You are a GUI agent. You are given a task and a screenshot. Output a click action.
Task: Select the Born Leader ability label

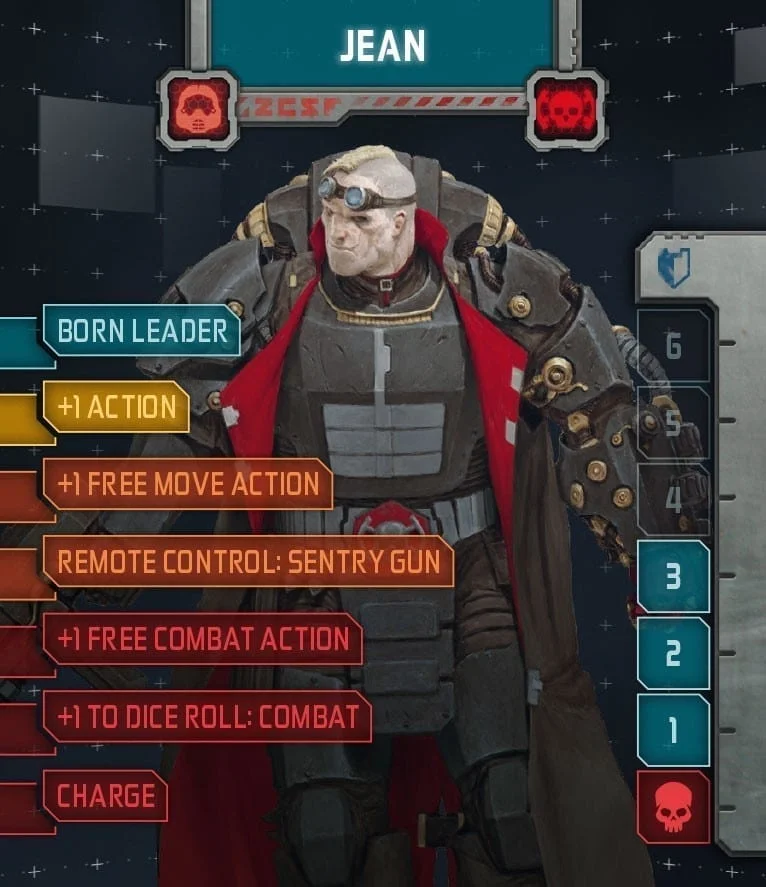[x=141, y=331]
